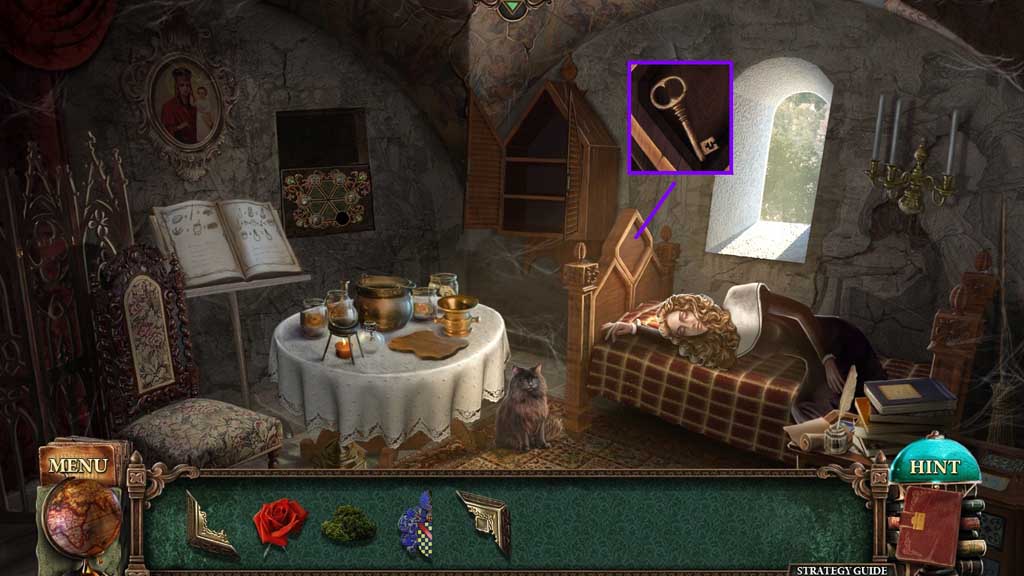This screenshot has width=1024, height=576.
Task: Use the Hint button
Action: pos(935,467)
